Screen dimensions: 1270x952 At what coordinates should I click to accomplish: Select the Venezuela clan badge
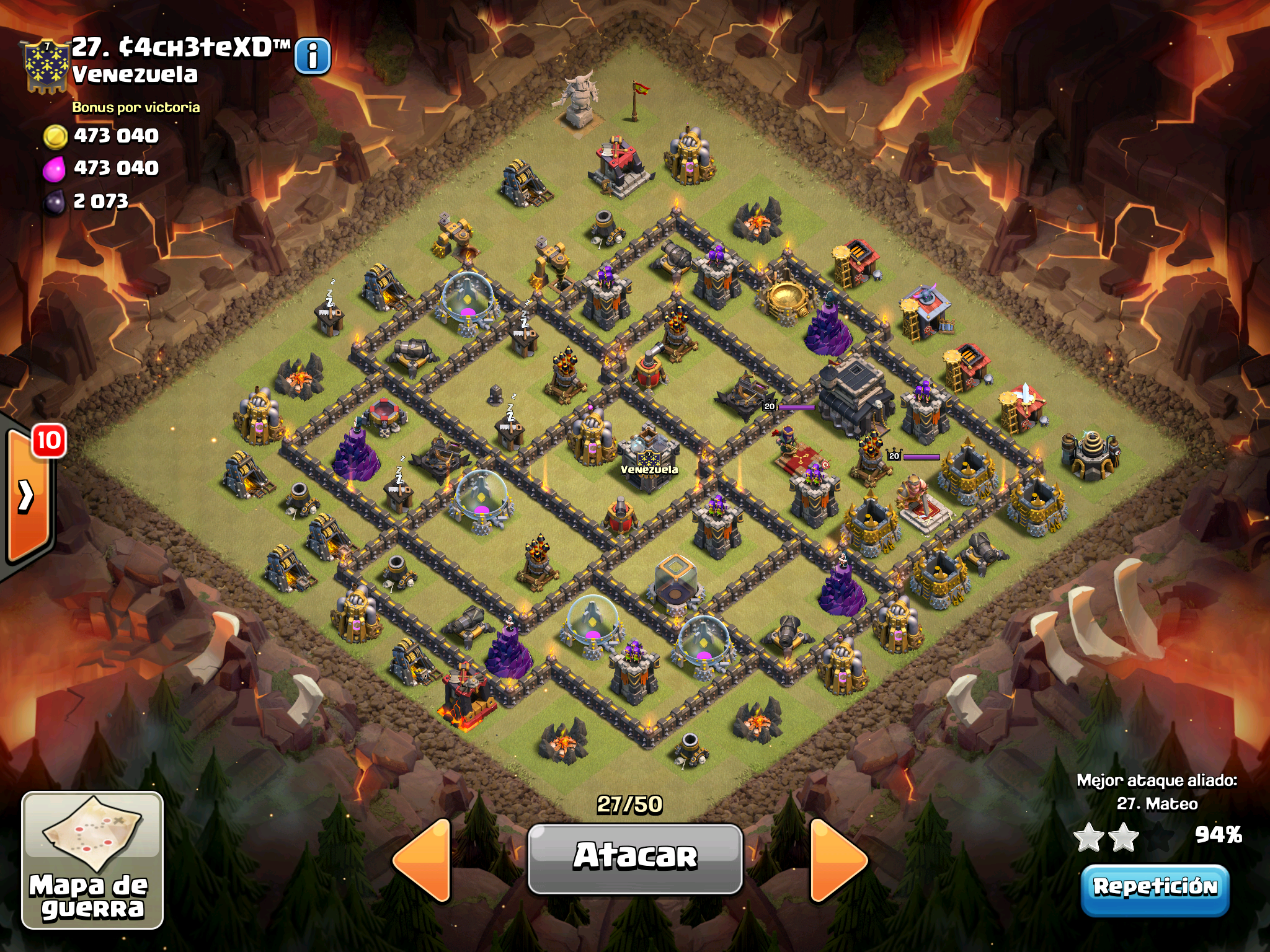tap(46, 66)
